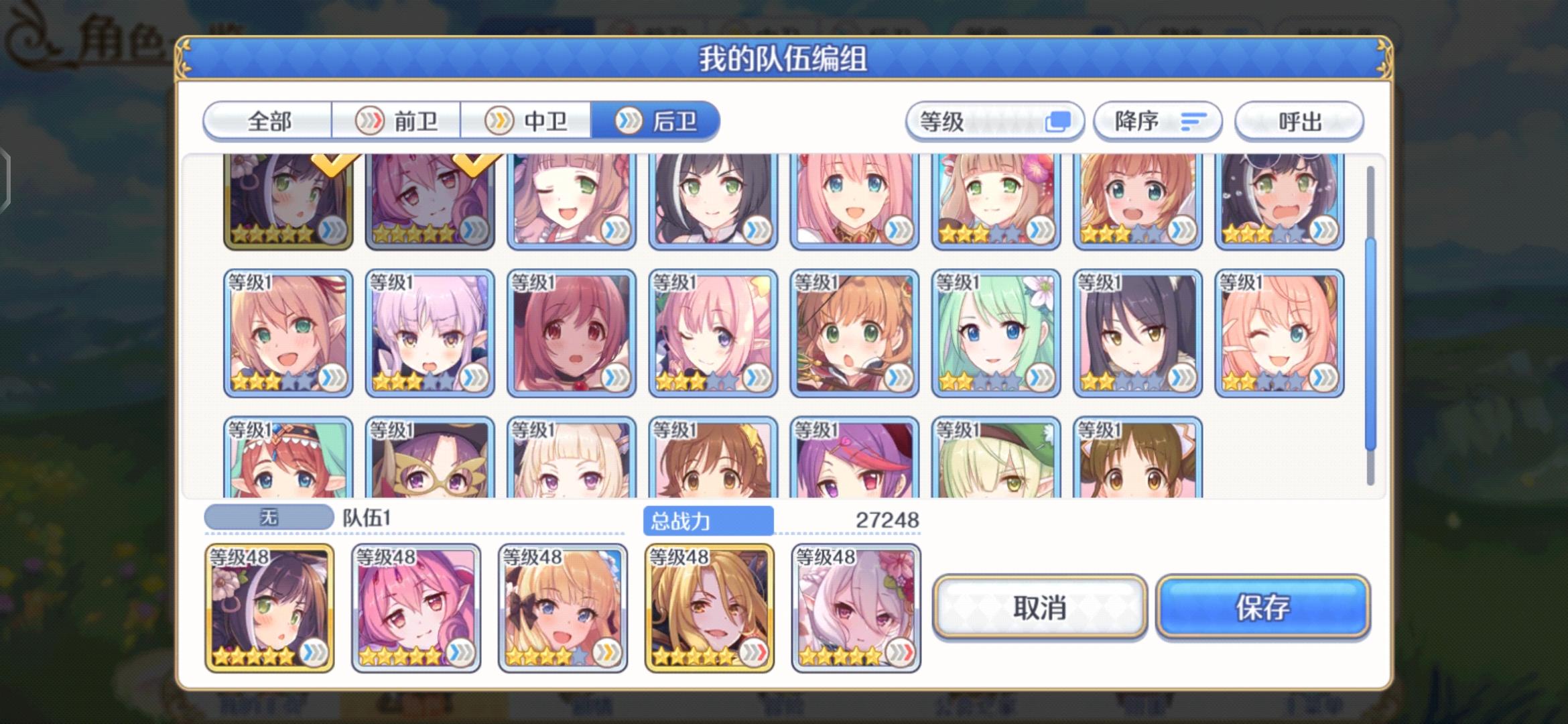Viewport: 1568px width, 724px height.
Task: Switch to the 全部 tab
Action: 271,121
